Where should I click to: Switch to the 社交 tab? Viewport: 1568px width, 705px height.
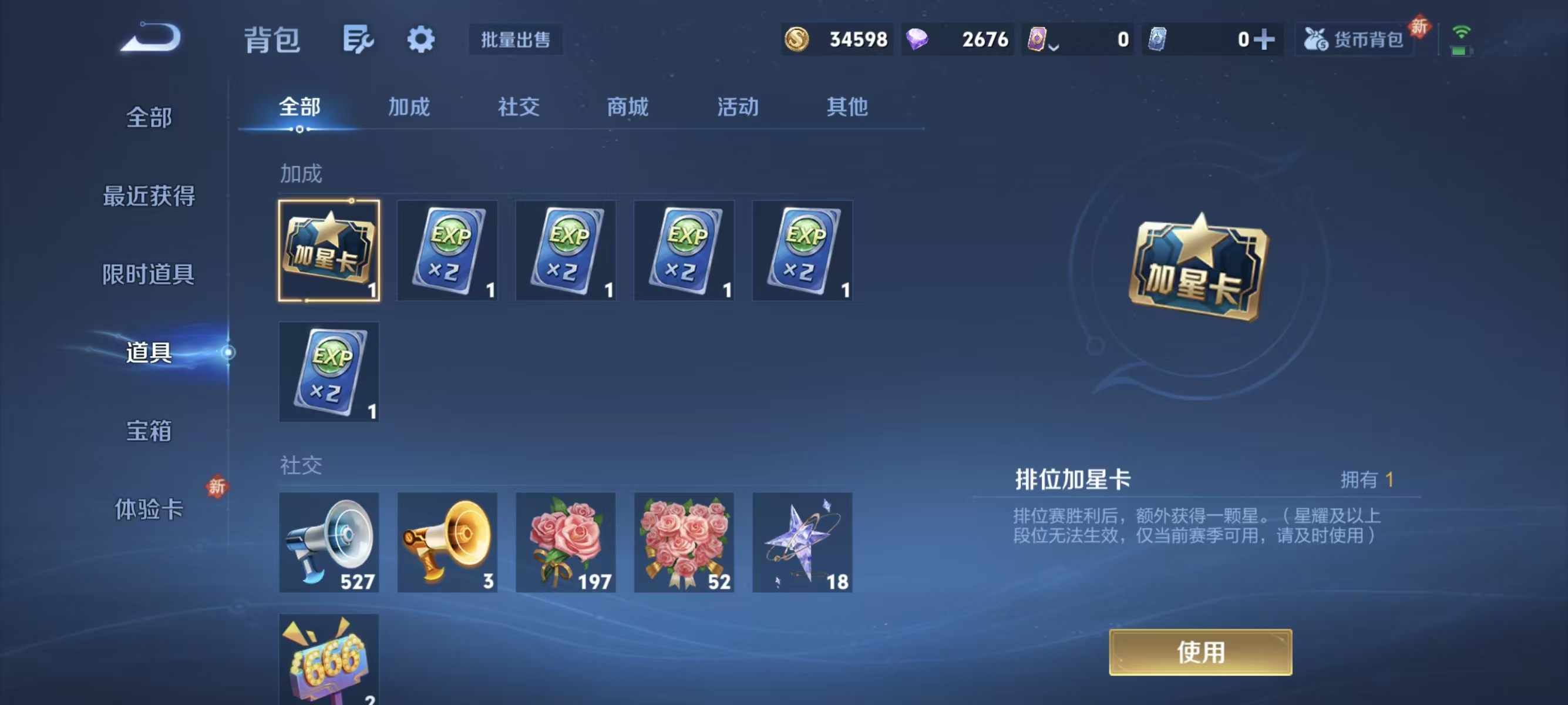click(x=517, y=107)
